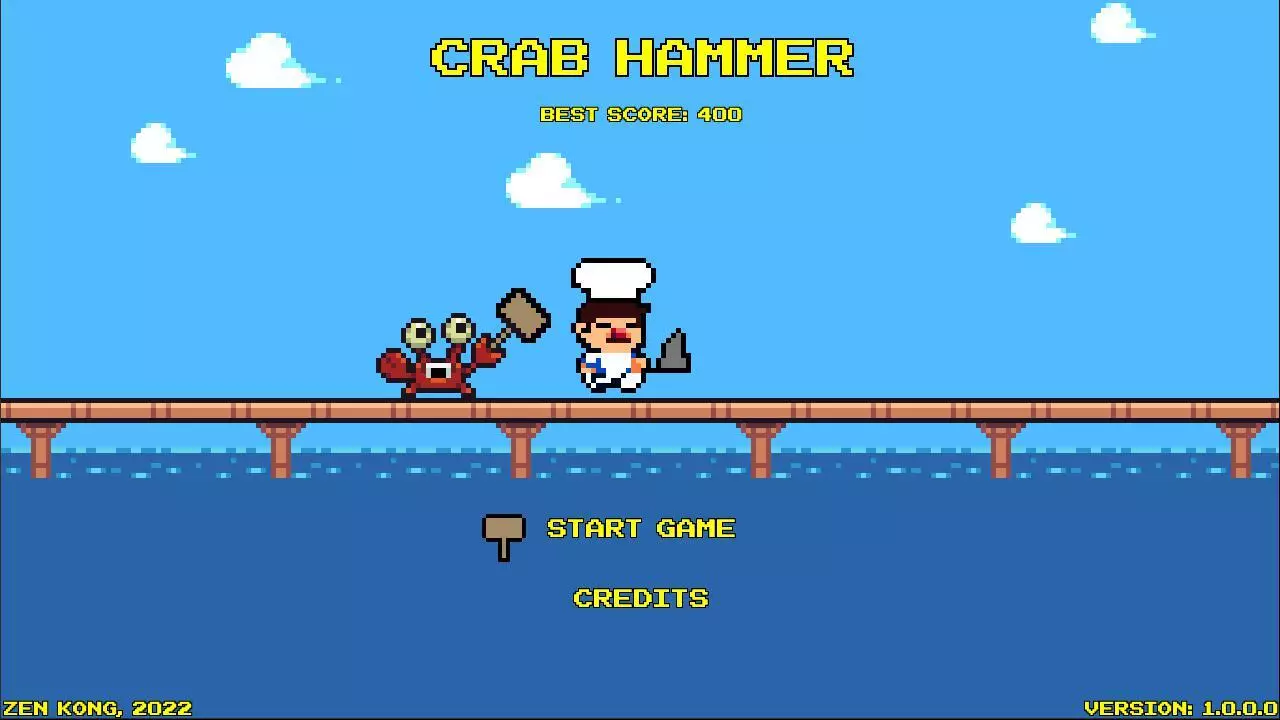Click the cloud at the top left
This screenshot has width=1280, height=720.
tap(265, 62)
